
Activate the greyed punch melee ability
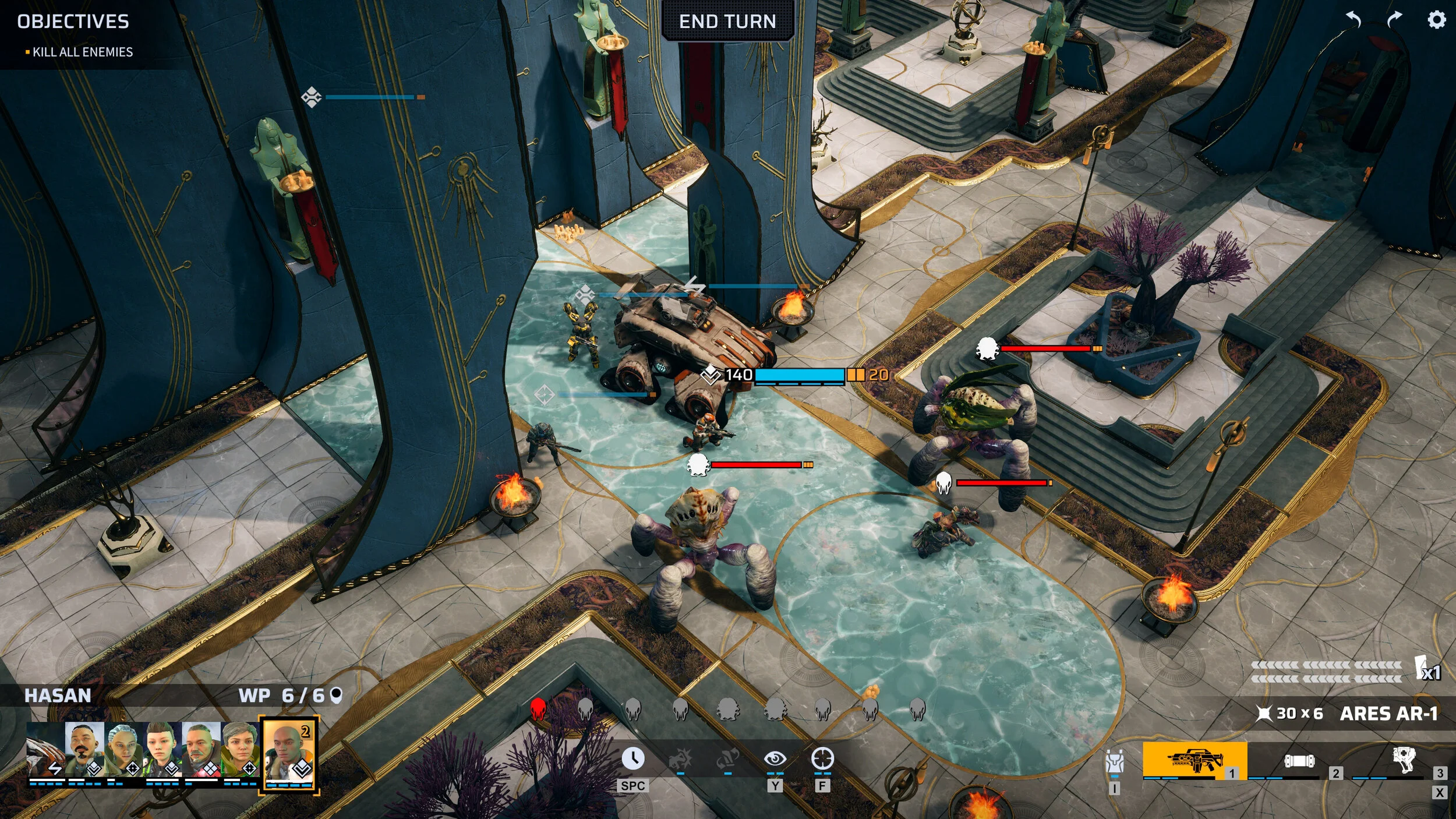pyautogui.click(x=680, y=759)
